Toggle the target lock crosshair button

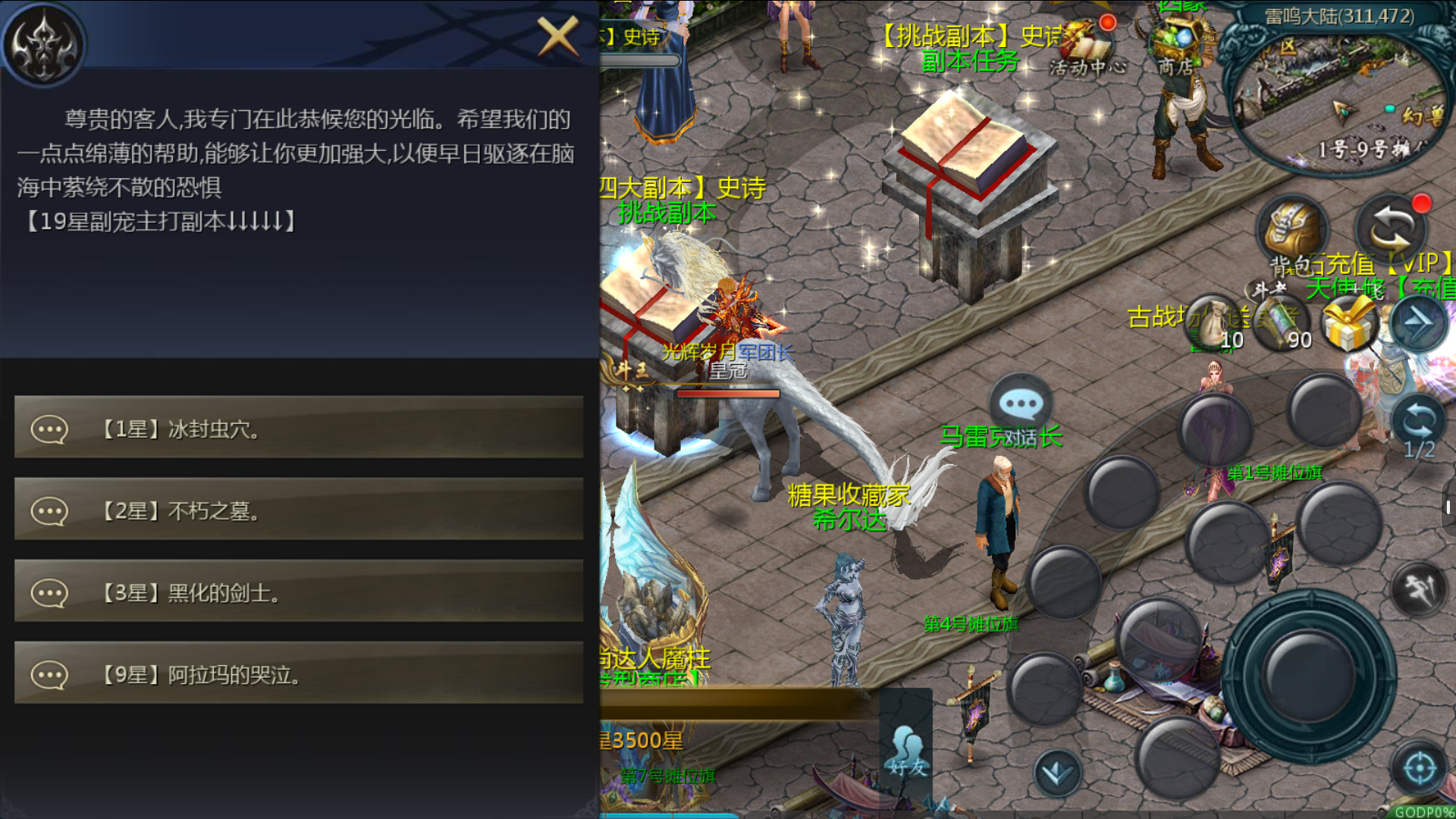(1419, 769)
